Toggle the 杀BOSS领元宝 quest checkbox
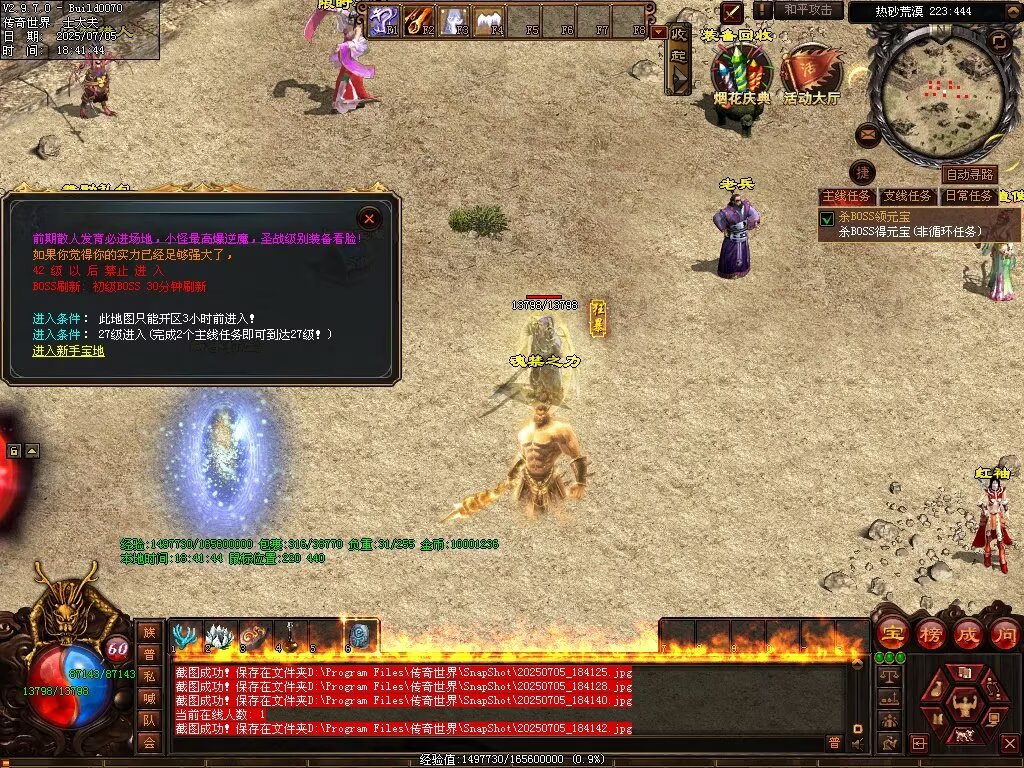1024x768 pixels. [827, 218]
